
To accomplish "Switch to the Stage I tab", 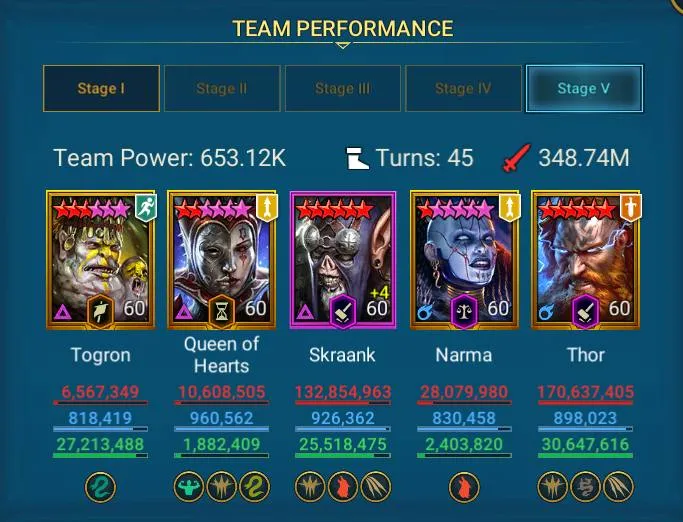I will [101, 88].
